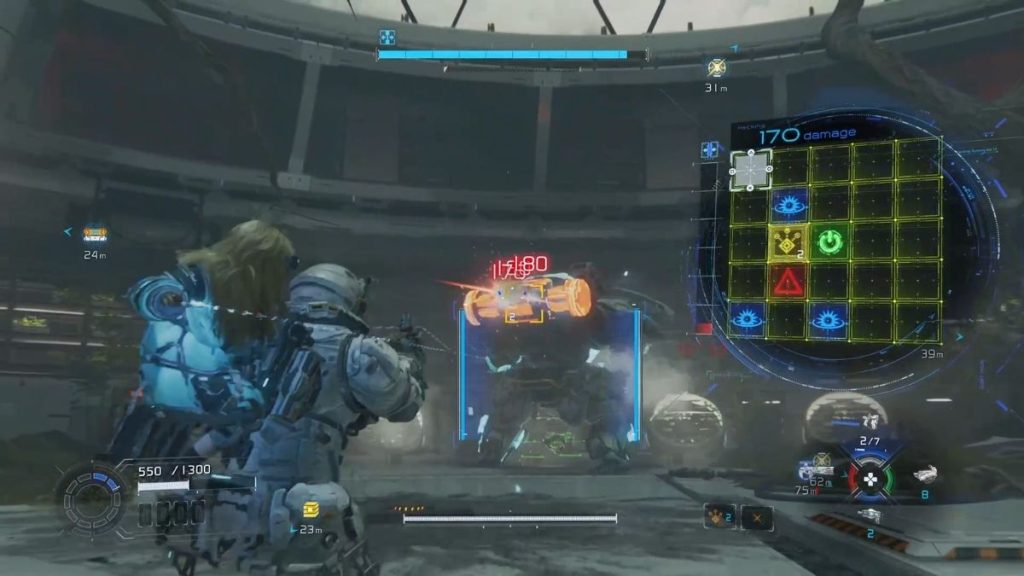Select the red warning triangle hacking tile
Screen dimensions: 1024x576
(x=789, y=281)
